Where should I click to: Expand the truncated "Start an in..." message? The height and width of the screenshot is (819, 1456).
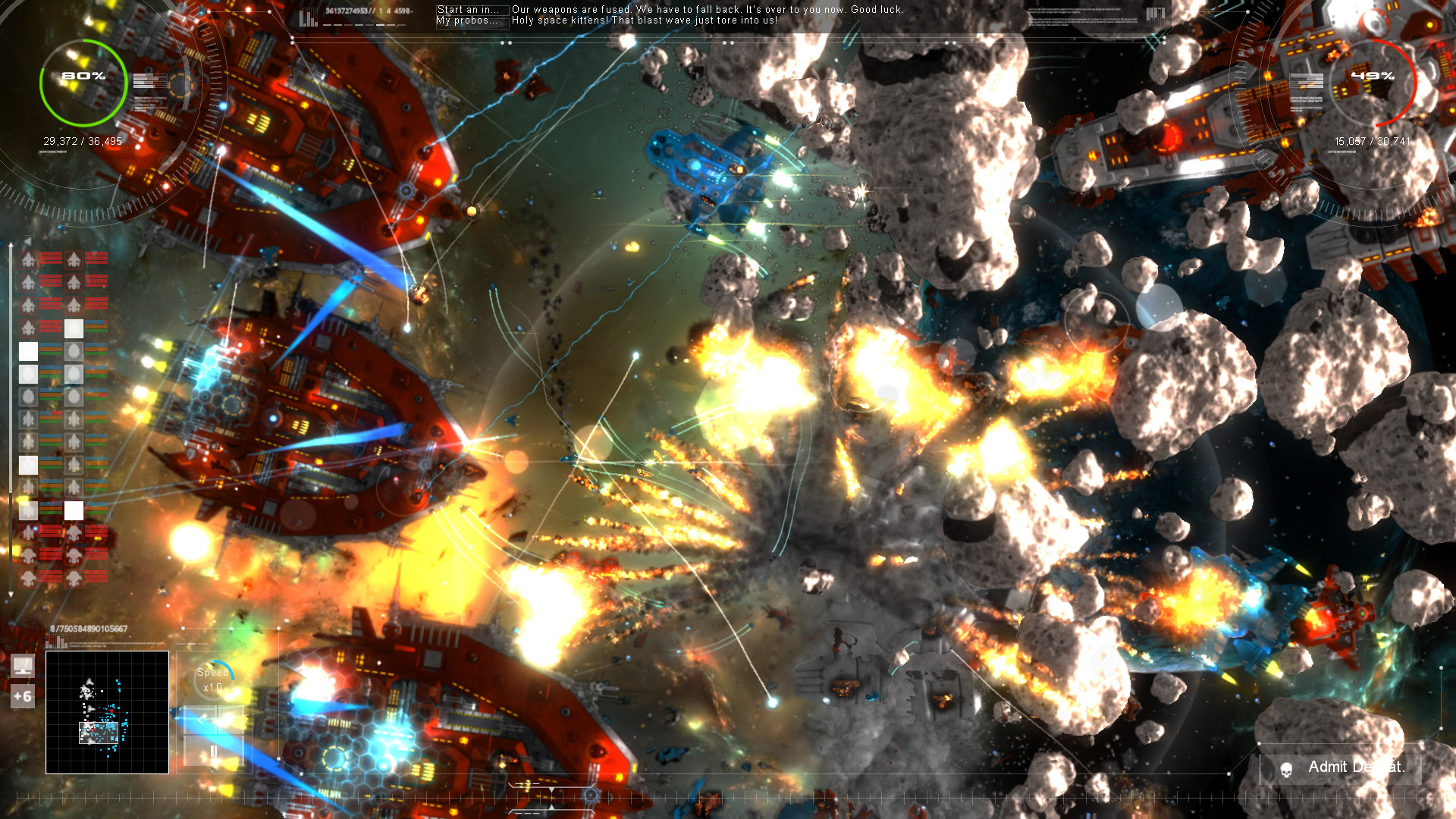[468, 10]
